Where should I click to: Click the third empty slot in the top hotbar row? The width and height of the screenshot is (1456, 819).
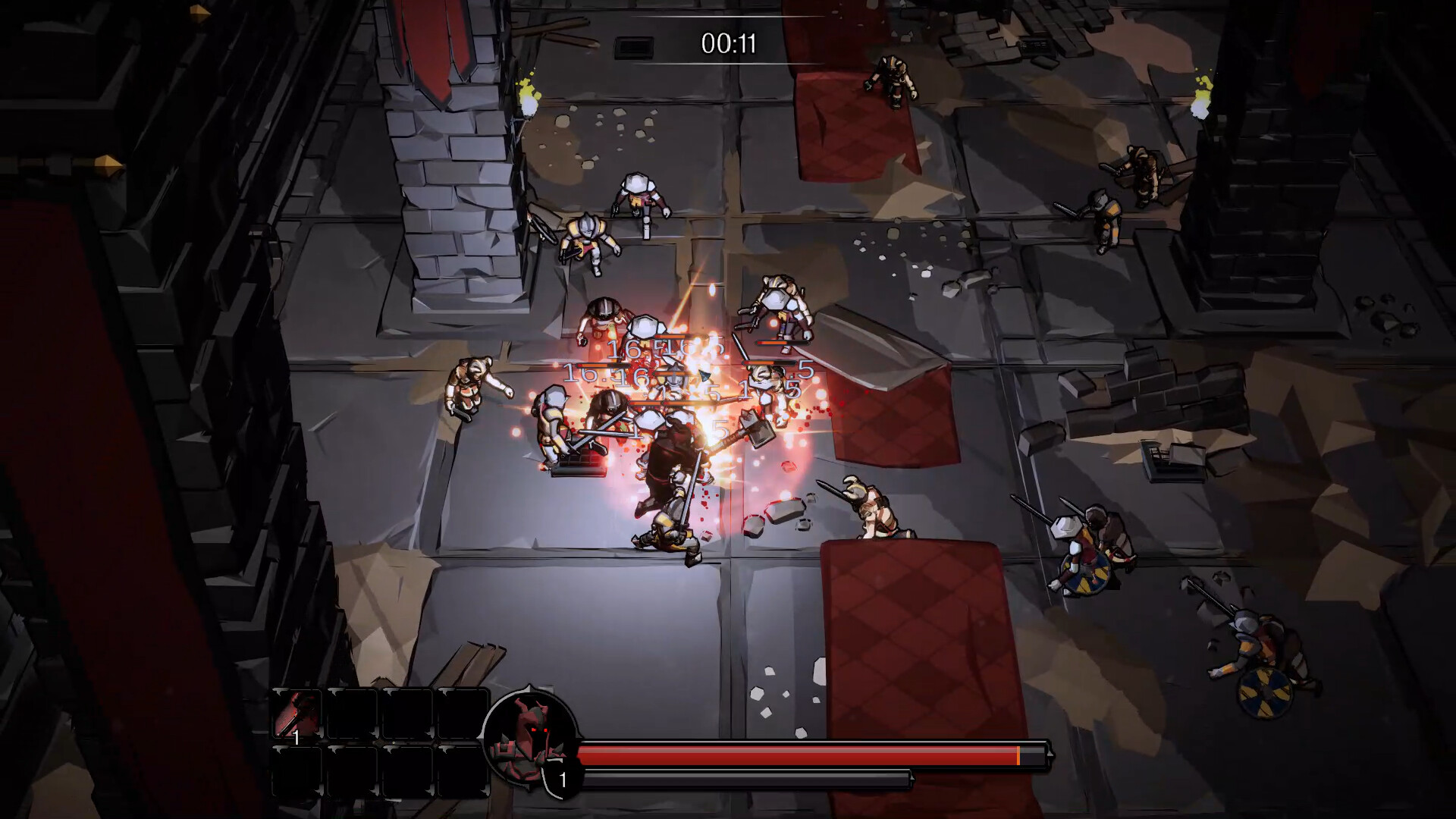[x=408, y=713]
